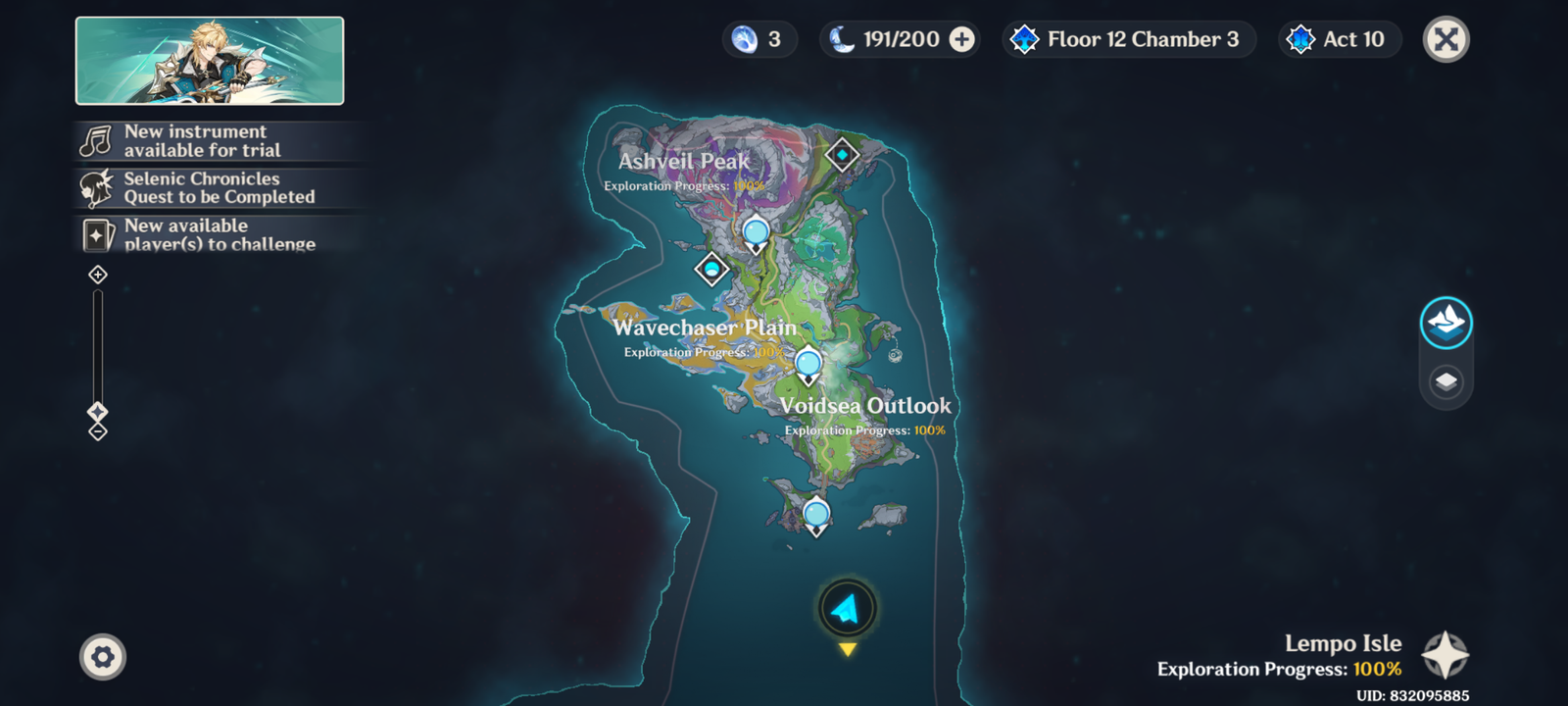Add Original Resin with the plus button
The width and height of the screenshot is (1568, 706).
click(962, 39)
